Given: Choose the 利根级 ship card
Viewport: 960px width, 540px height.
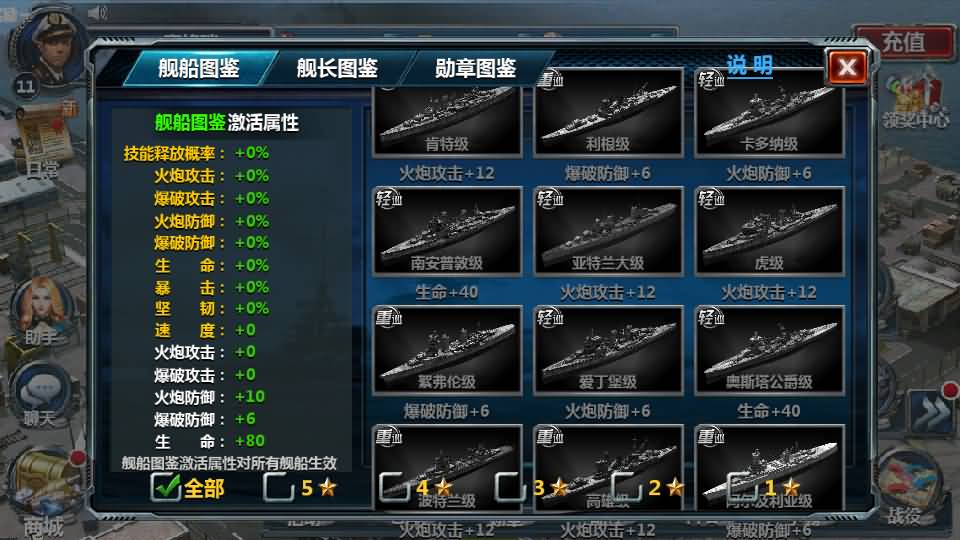Looking at the screenshot, I should tap(608, 115).
